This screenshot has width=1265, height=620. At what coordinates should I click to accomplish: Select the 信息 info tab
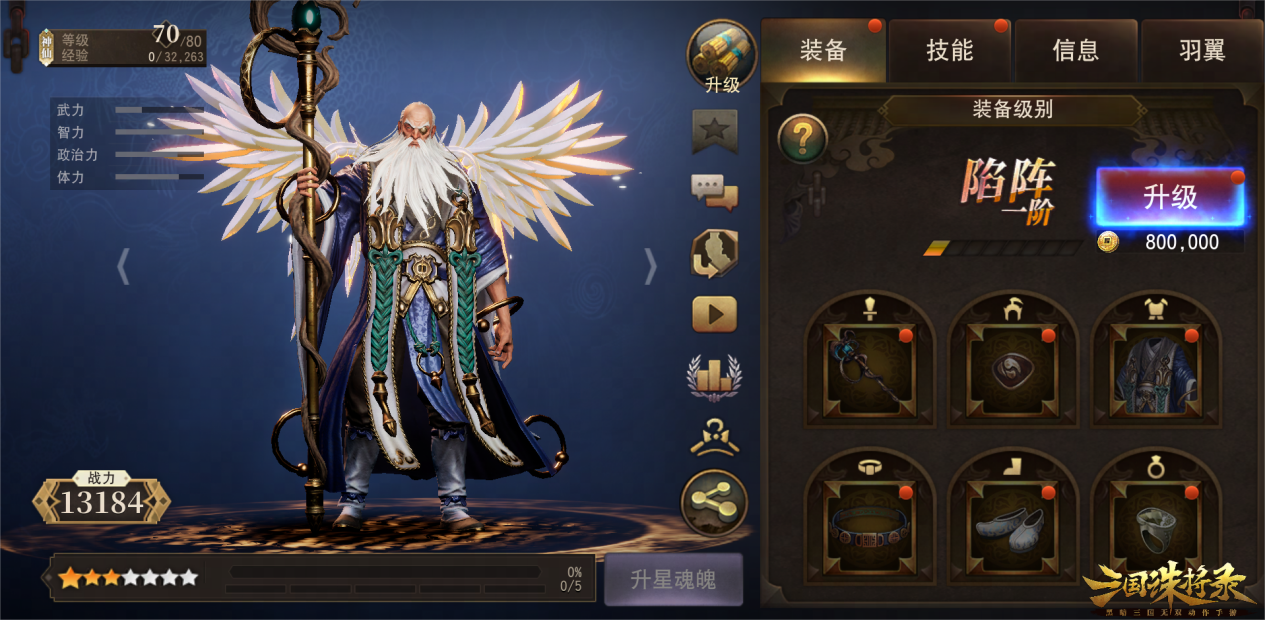tap(1075, 51)
